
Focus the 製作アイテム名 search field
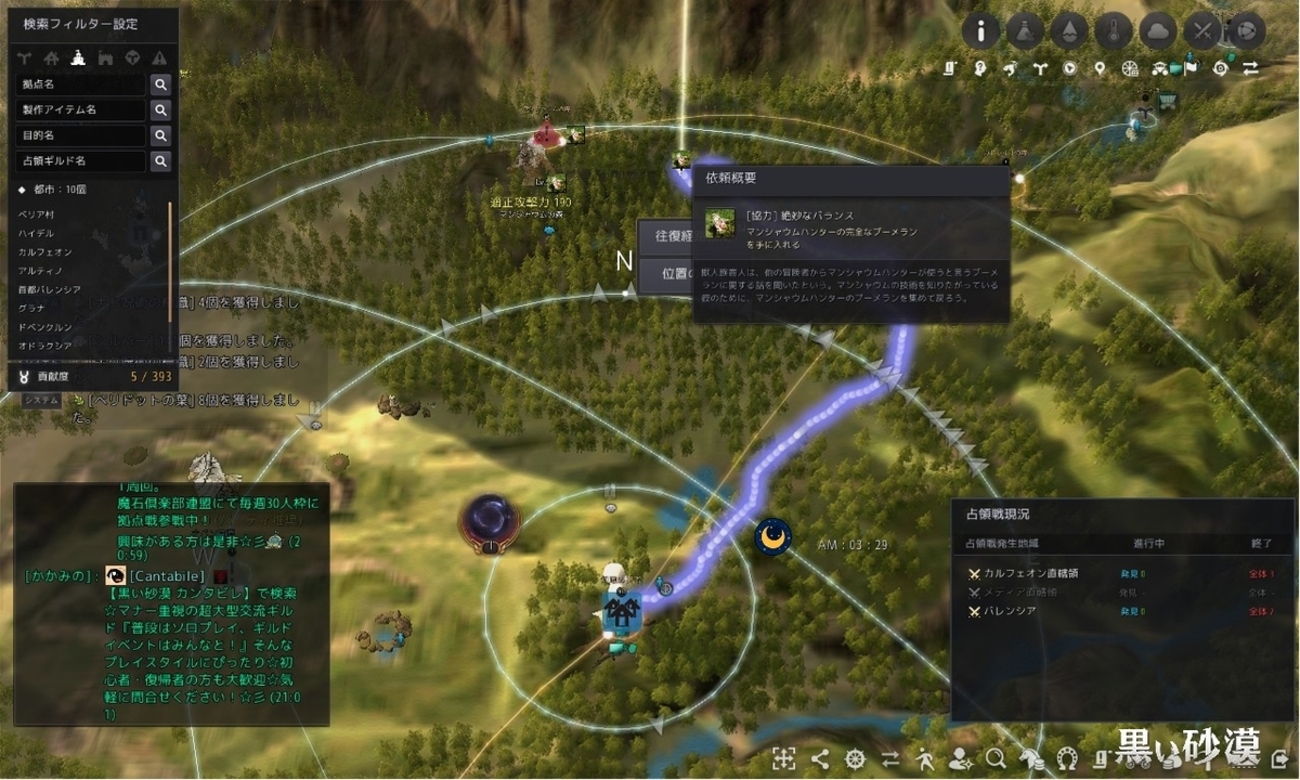click(x=81, y=110)
